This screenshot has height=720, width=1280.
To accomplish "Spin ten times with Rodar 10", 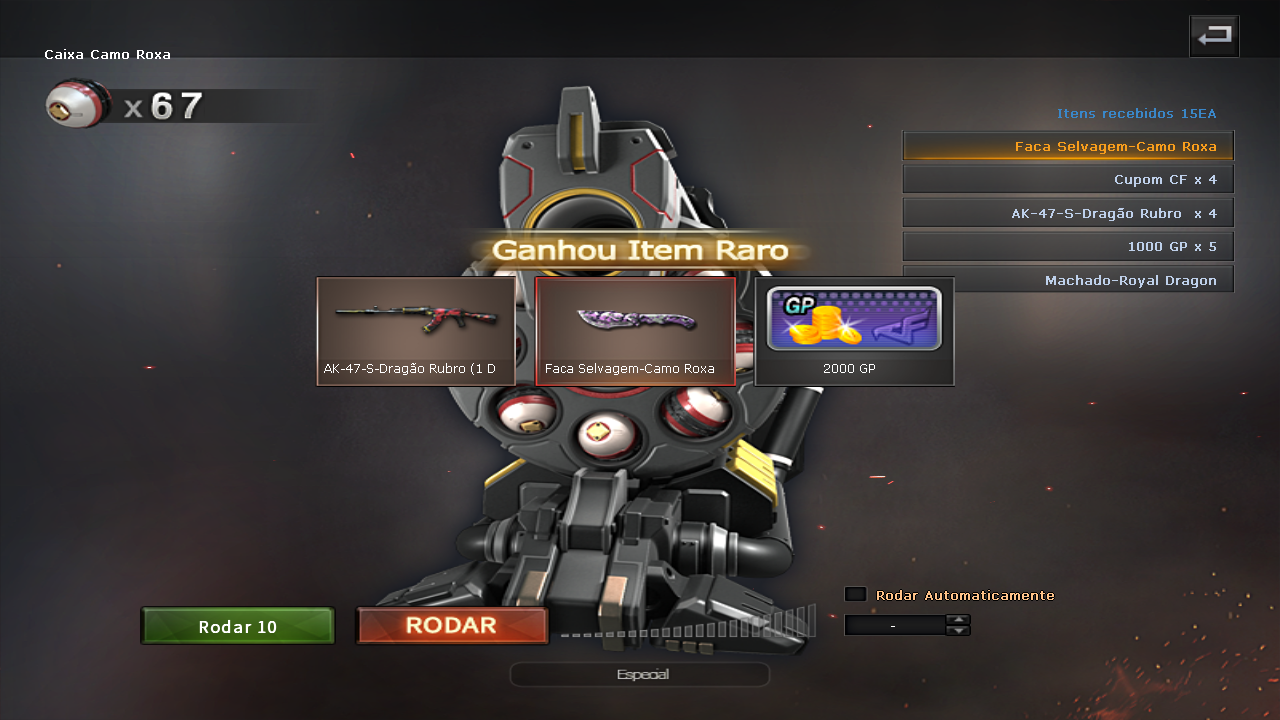I will [238, 627].
